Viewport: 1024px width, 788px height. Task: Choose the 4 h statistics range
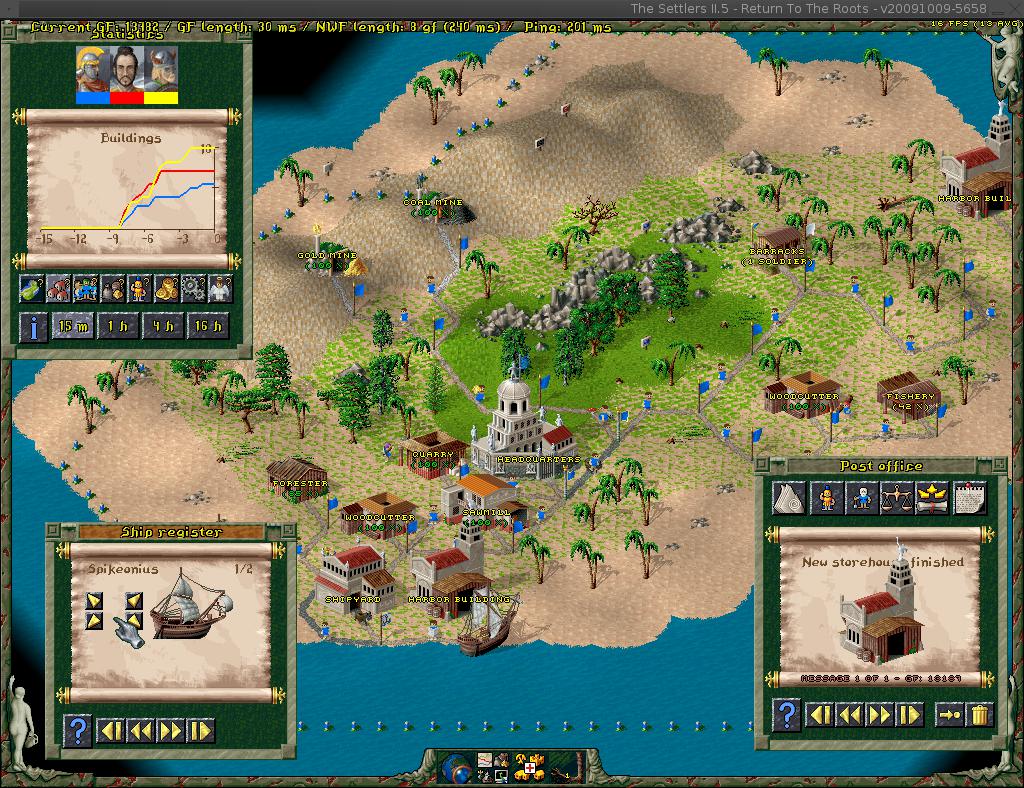162,327
